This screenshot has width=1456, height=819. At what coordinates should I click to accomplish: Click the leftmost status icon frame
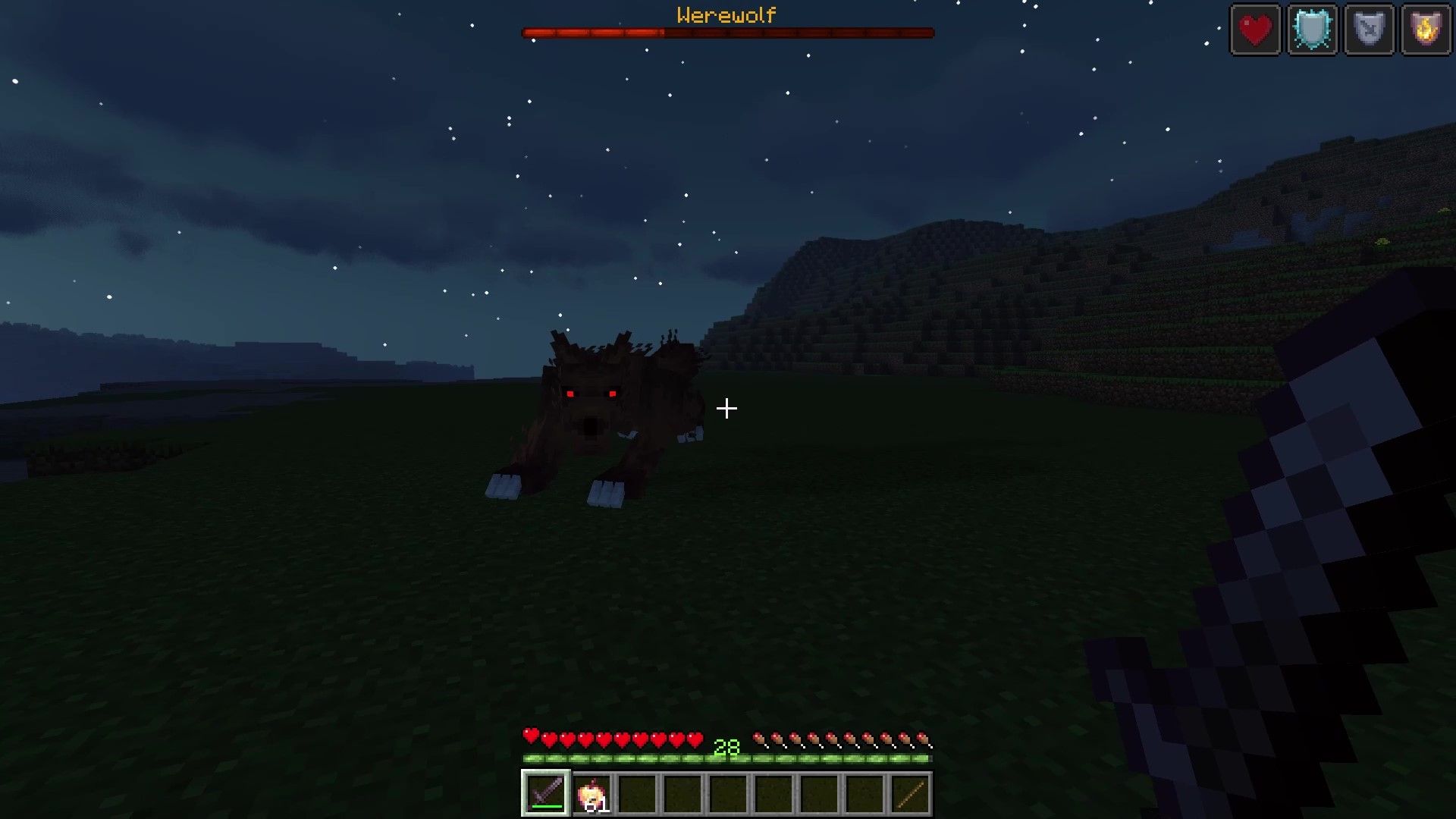[x=1255, y=30]
